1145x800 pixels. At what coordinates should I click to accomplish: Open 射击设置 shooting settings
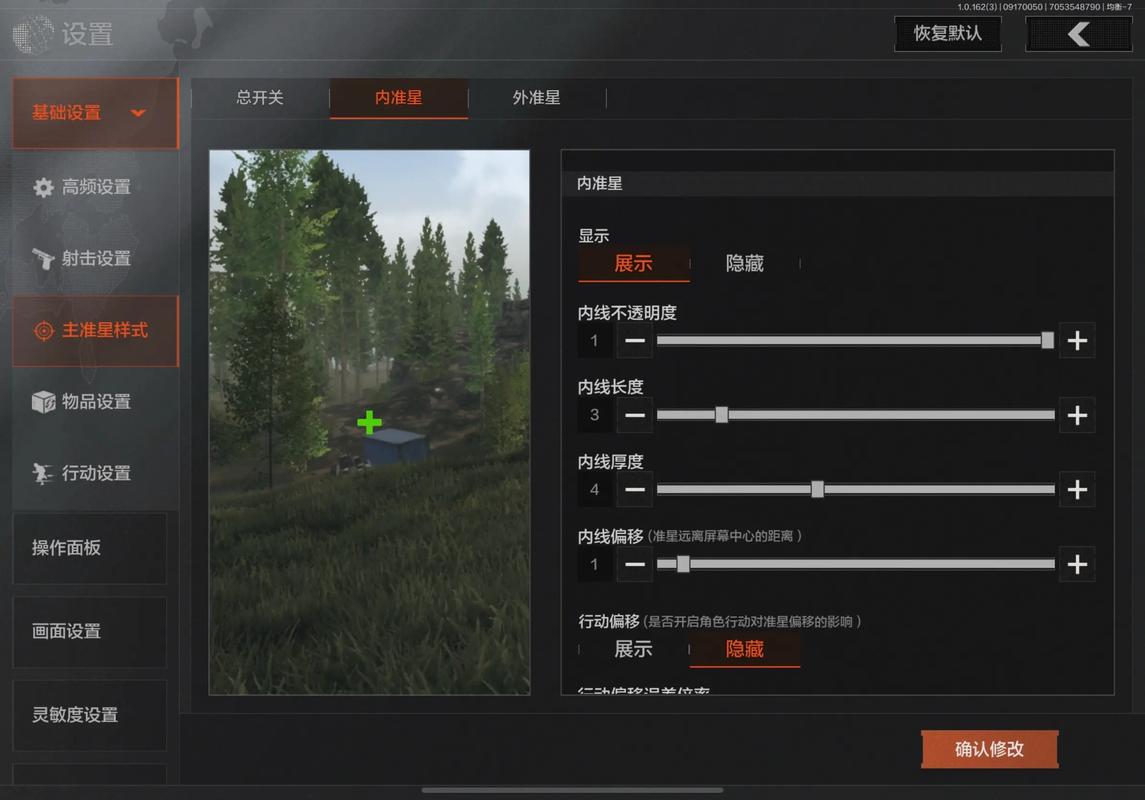[x=95, y=258]
